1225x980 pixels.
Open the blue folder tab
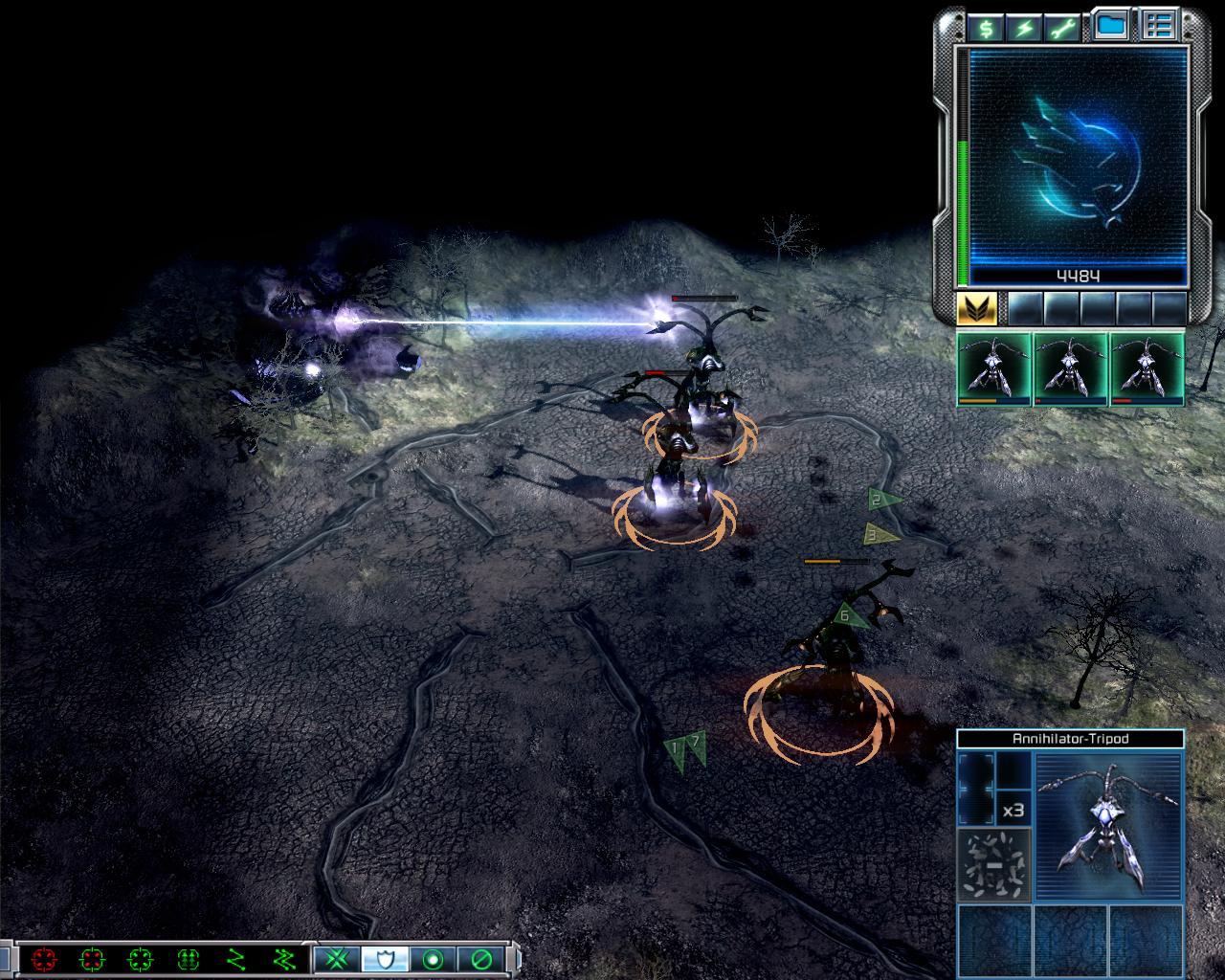point(1110,27)
